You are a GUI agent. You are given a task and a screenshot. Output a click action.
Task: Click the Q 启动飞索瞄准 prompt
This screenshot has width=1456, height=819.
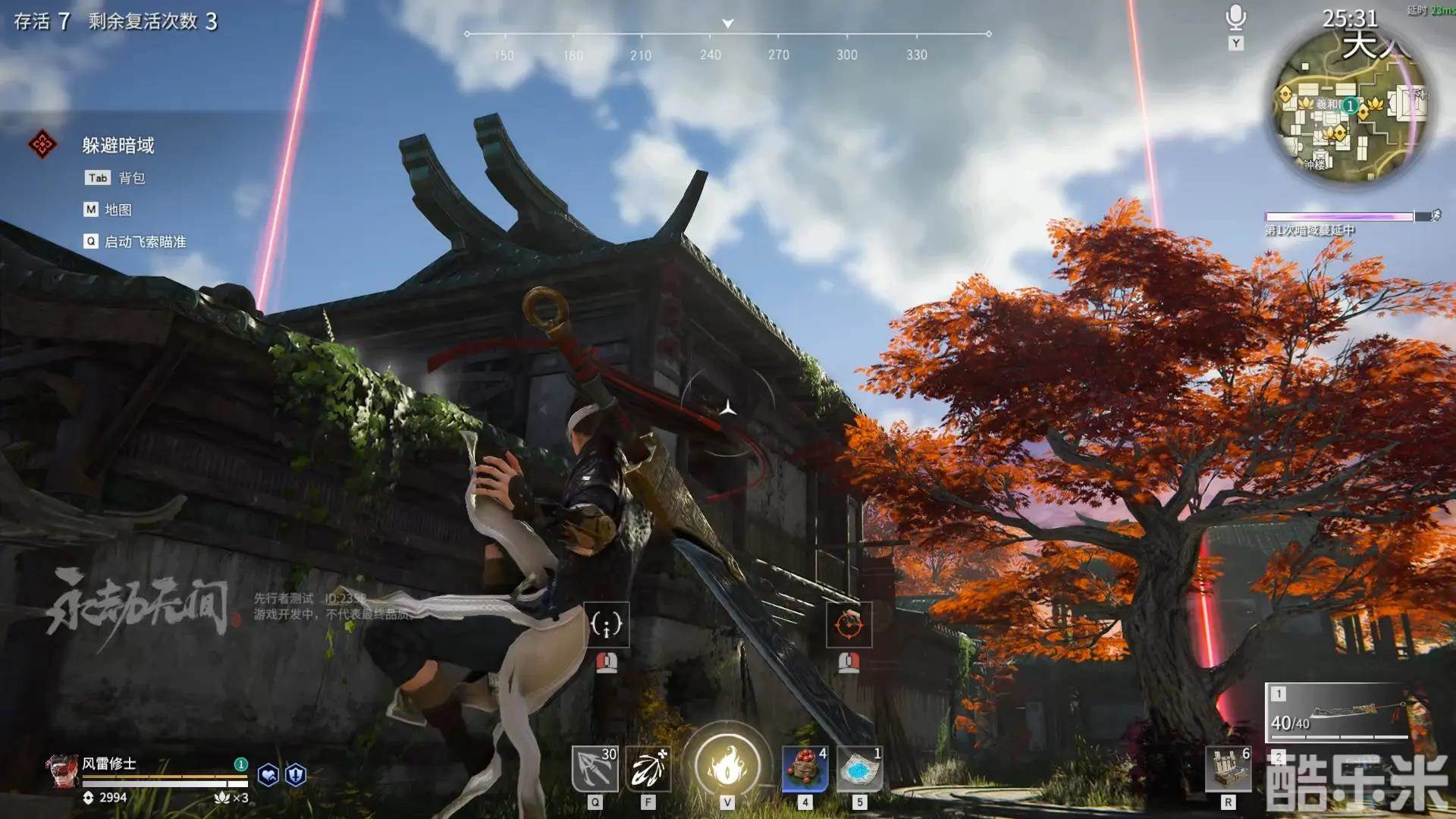(136, 242)
